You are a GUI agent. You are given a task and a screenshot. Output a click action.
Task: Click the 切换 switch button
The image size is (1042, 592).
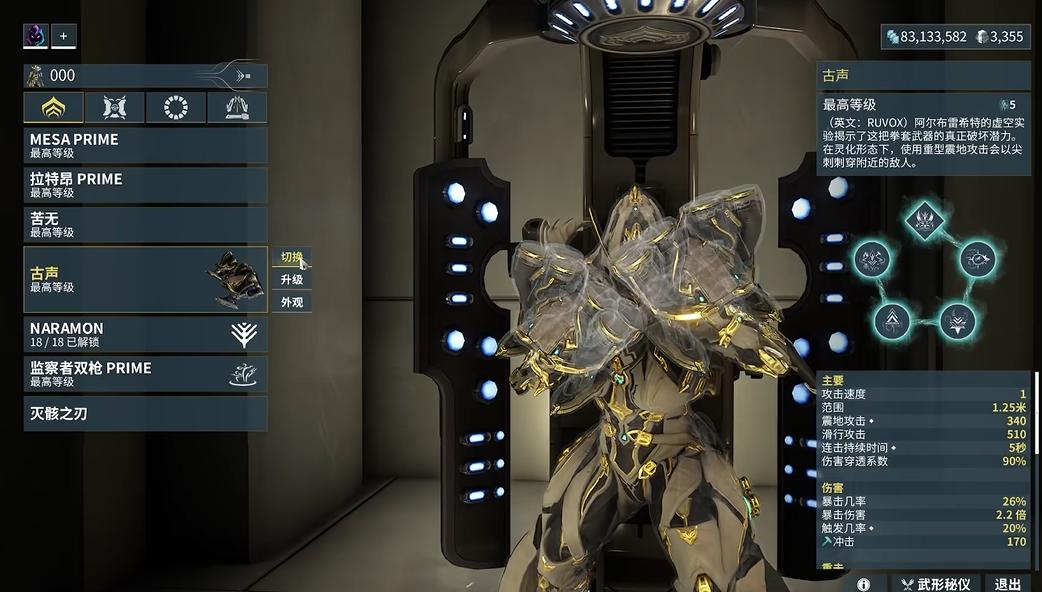(x=291, y=257)
